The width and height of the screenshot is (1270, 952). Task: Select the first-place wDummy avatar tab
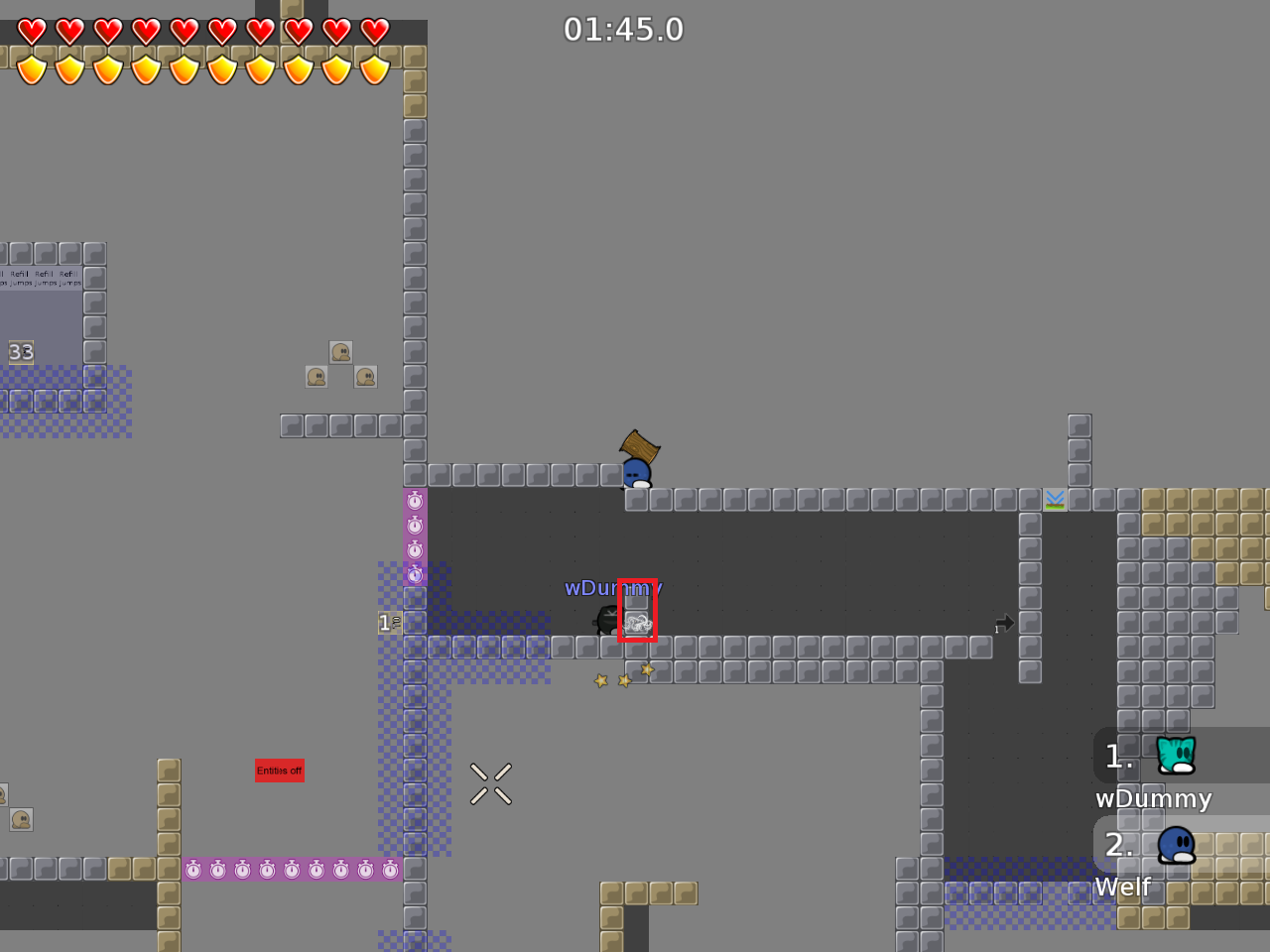1176,756
